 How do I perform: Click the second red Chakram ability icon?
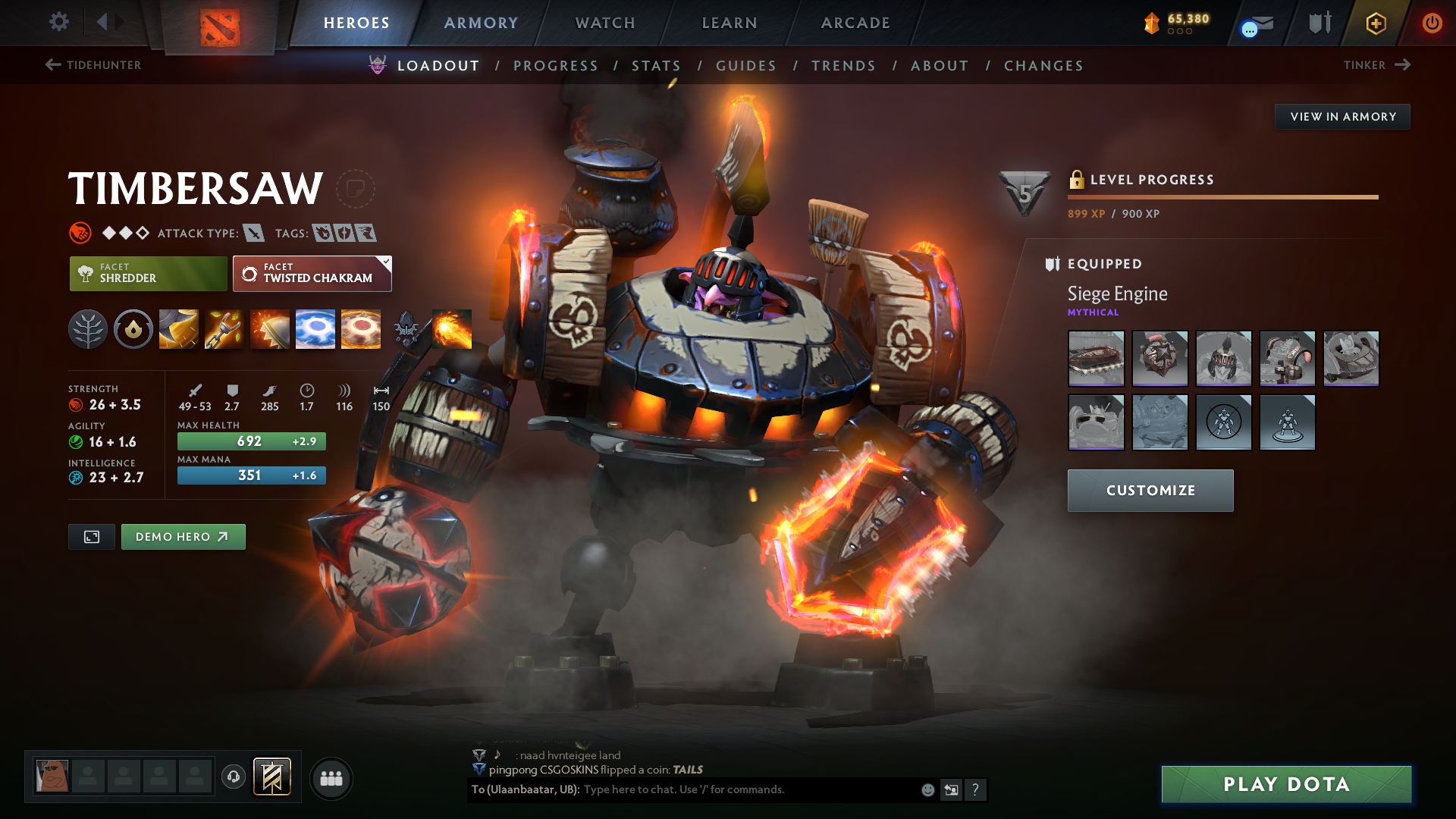click(x=361, y=328)
